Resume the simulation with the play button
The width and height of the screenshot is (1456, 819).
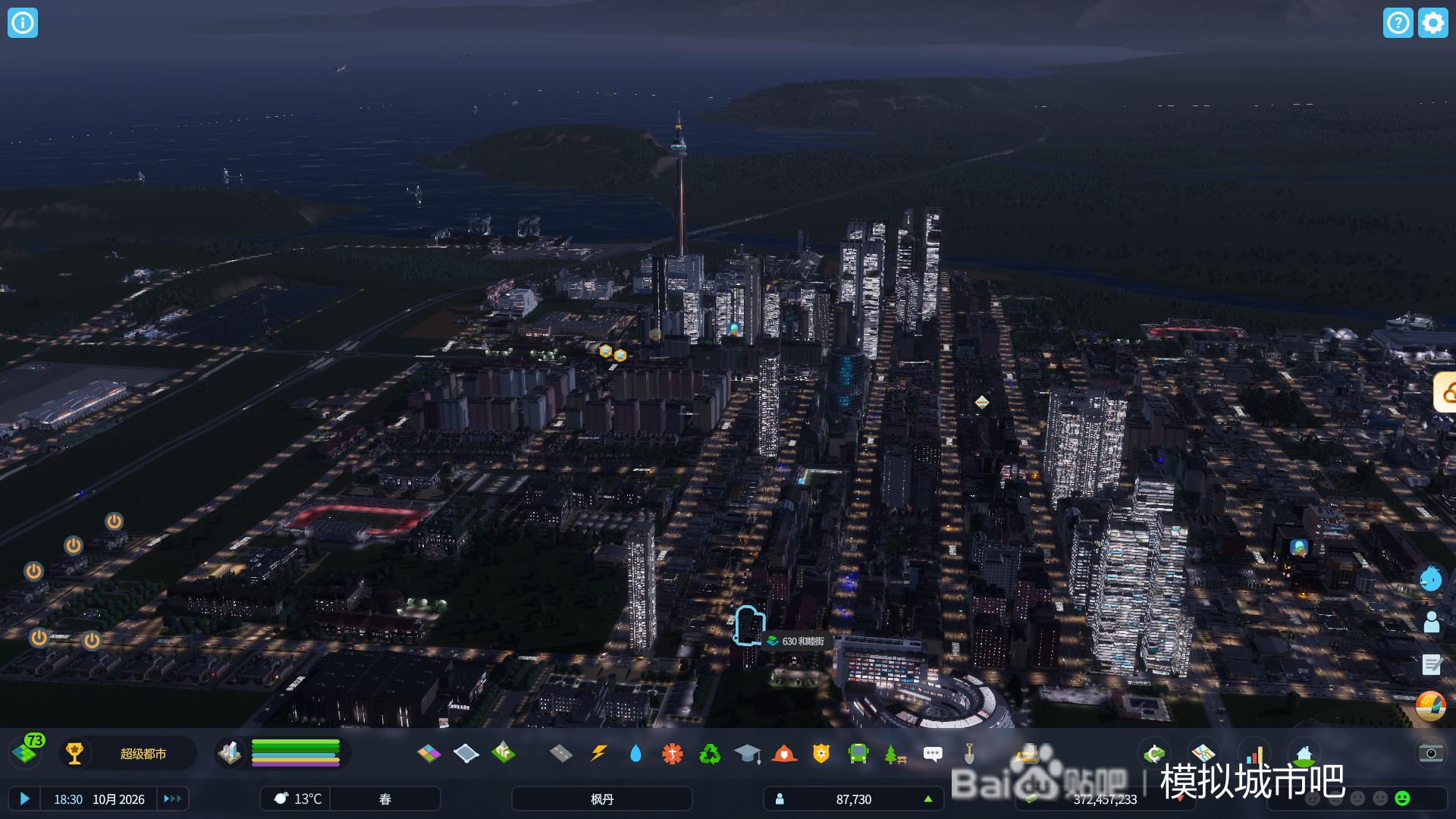coord(24,799)
